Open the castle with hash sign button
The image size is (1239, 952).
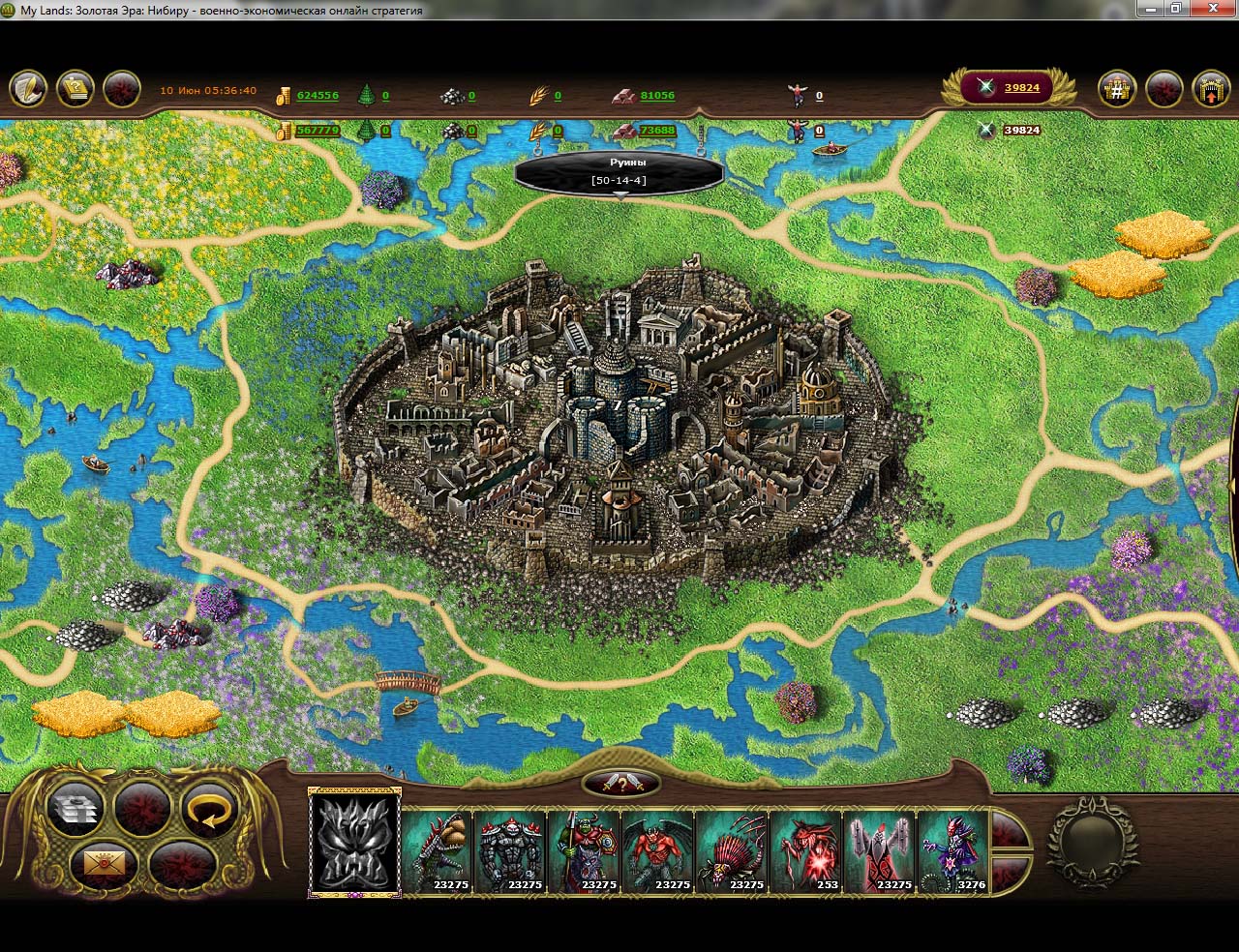1117,90
